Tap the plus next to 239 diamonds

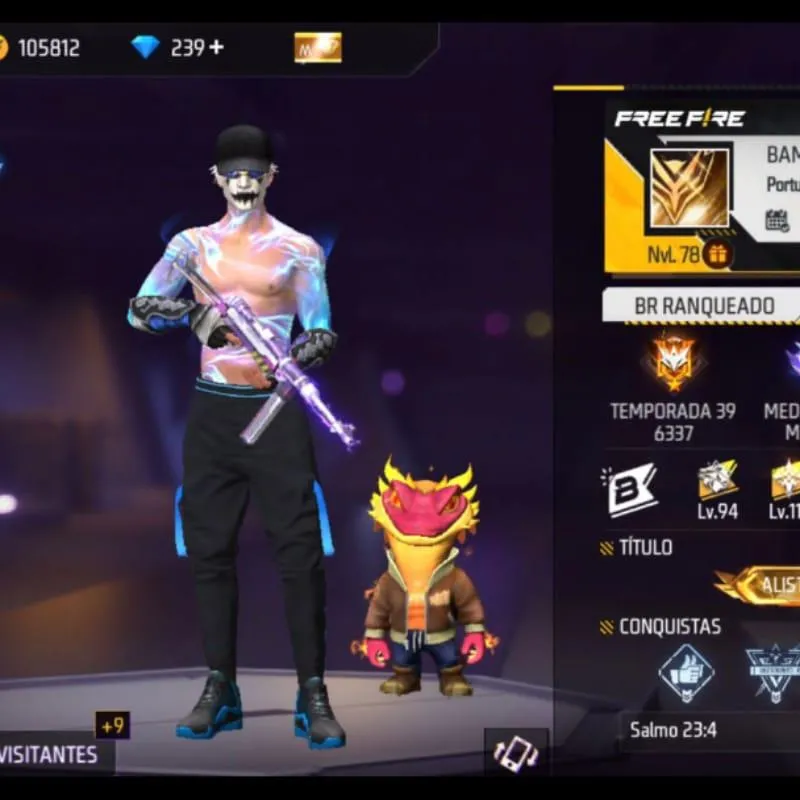[x=217, y=47]
